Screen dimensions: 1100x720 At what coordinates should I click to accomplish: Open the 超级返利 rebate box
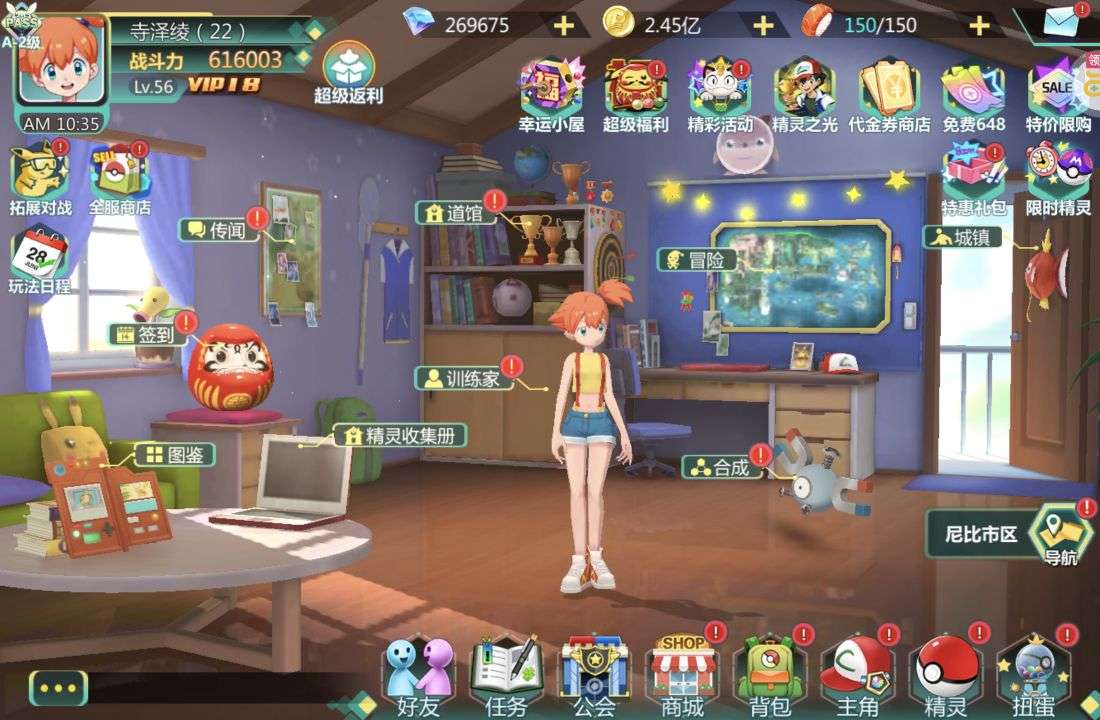349,72
